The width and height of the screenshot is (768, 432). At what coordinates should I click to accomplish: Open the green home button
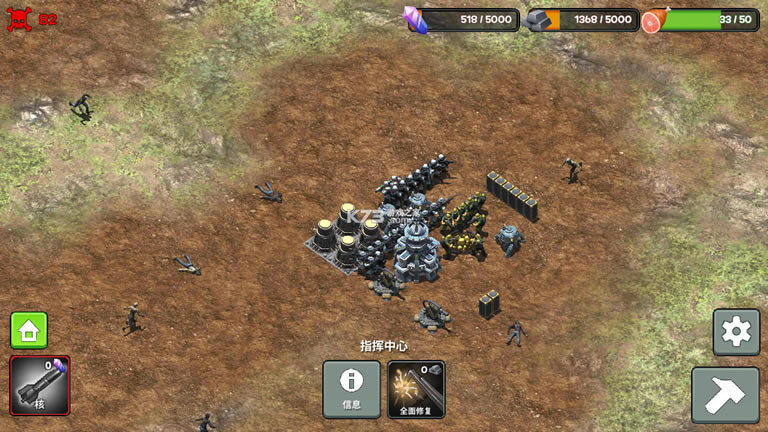pyautogui.click(x=29, y=330)
